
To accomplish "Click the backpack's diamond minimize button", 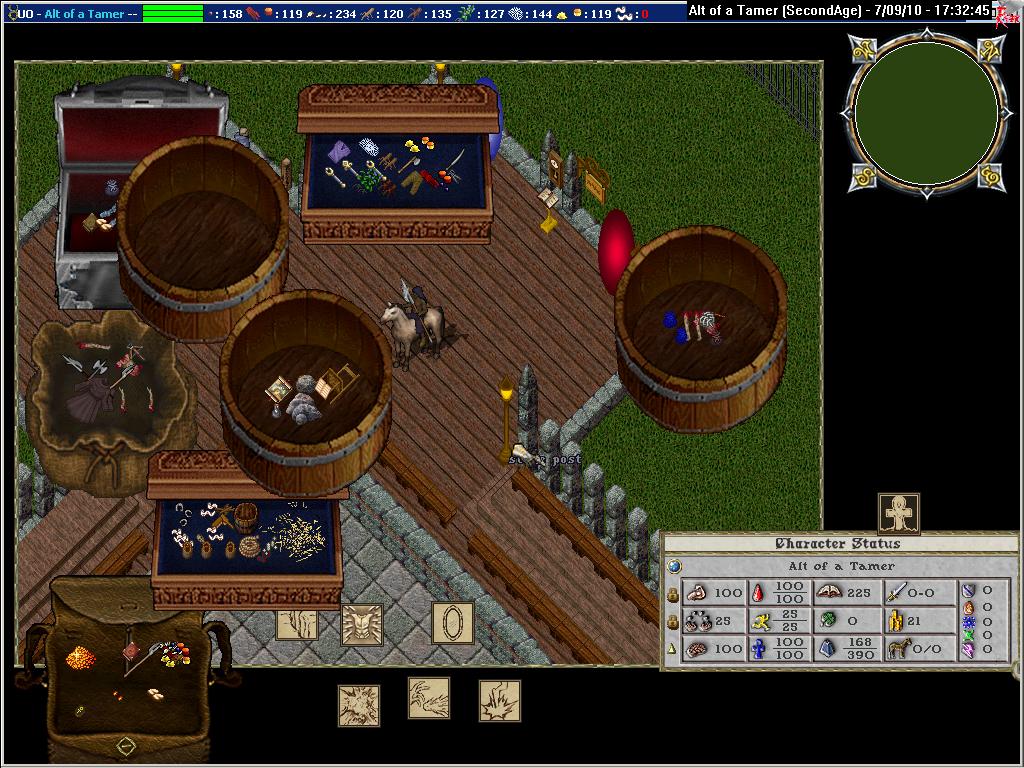I will click(125, 745).
